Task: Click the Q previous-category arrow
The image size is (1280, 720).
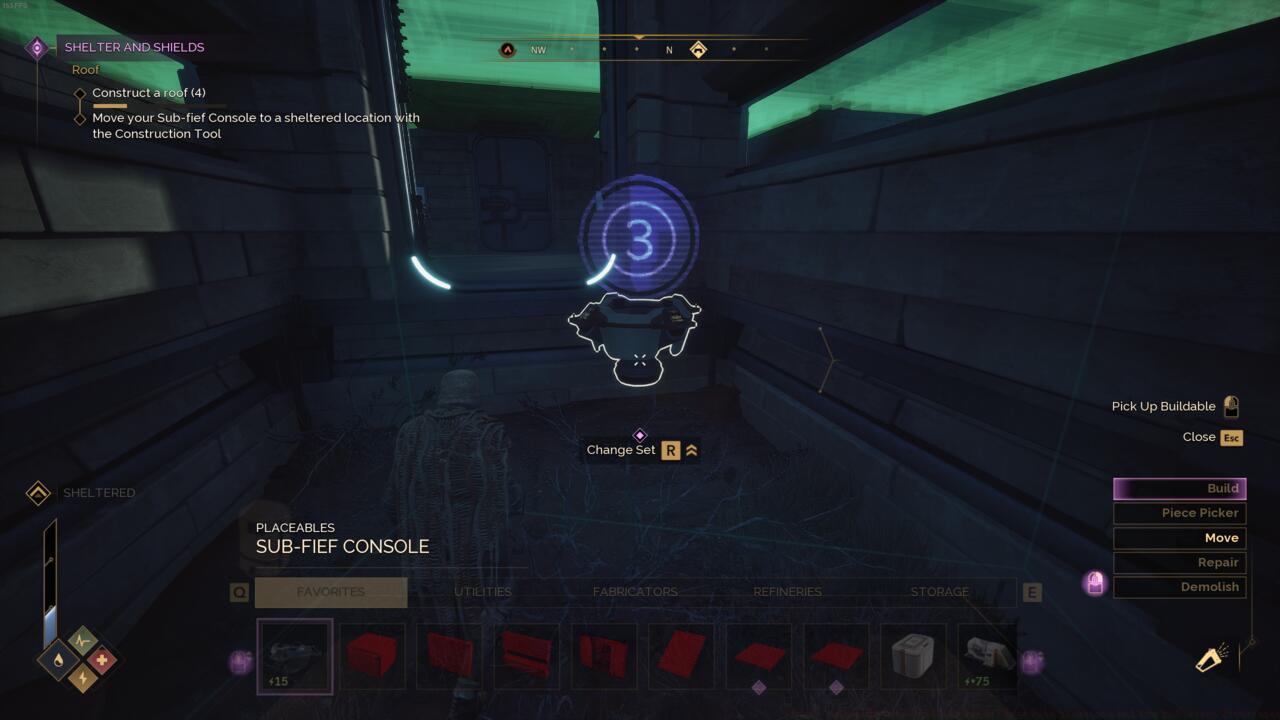Action: point(239,592)
